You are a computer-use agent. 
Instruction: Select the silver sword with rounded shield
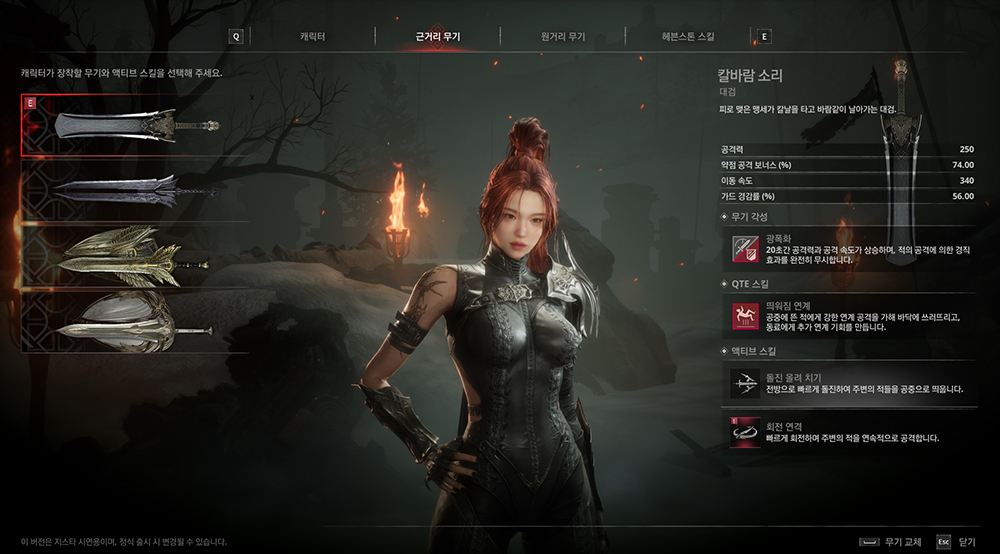(134, 320)
